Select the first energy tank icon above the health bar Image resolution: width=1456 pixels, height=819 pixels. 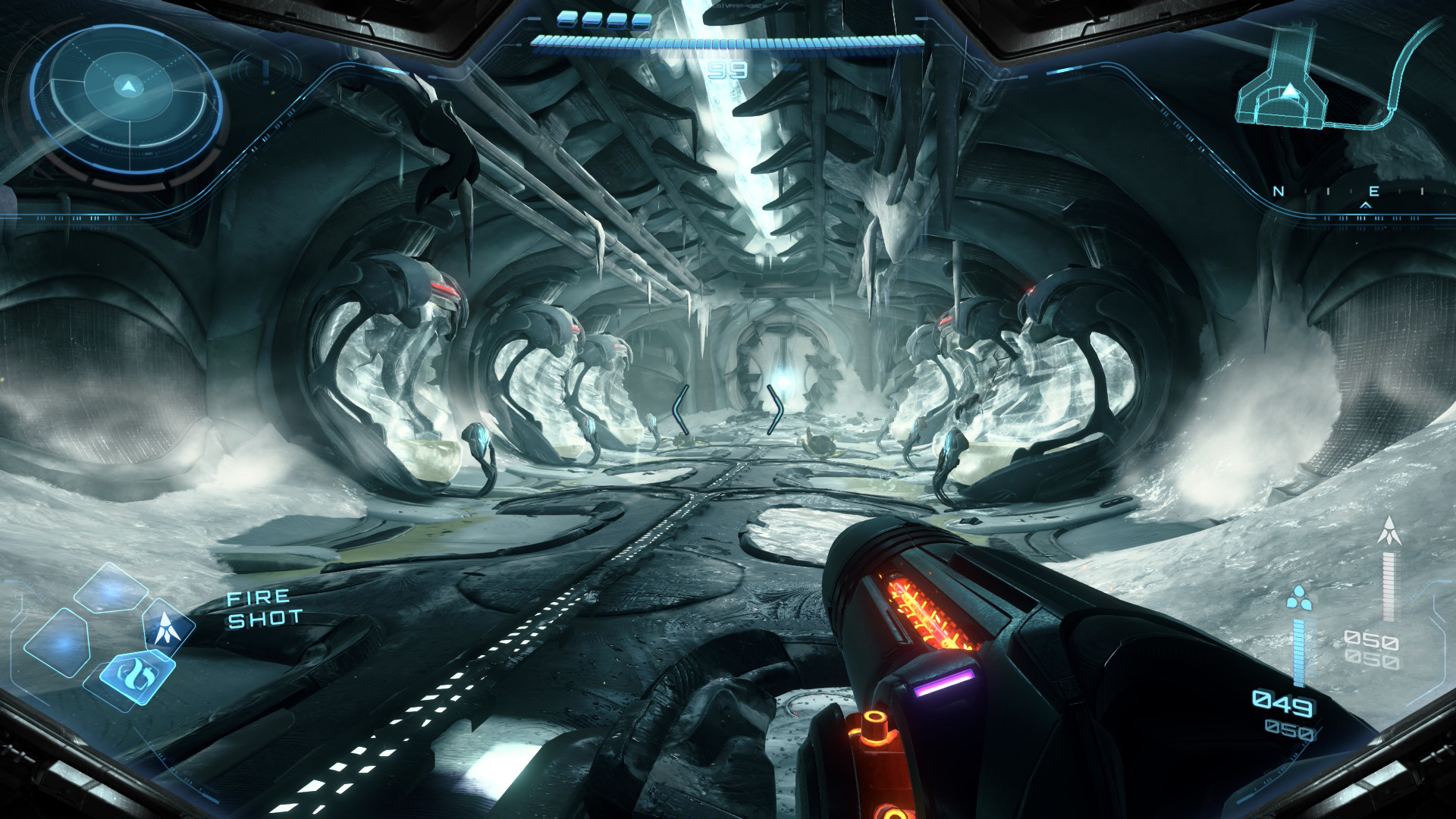pyautogui.click(x=566, y=20)
